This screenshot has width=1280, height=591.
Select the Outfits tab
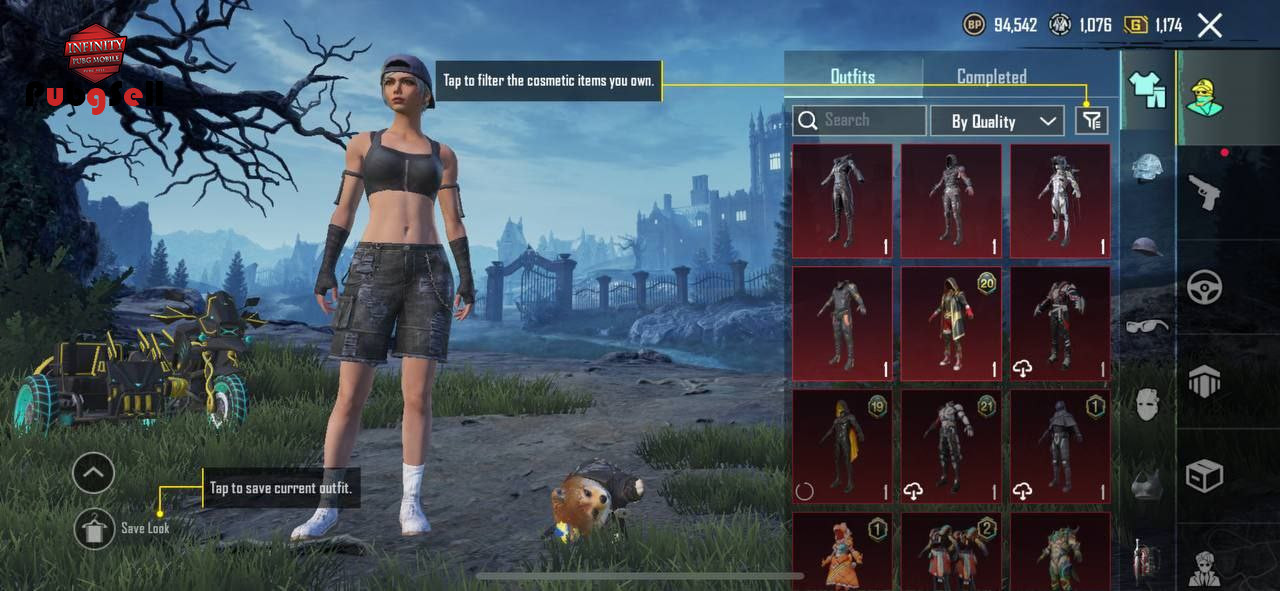point(852,77)
